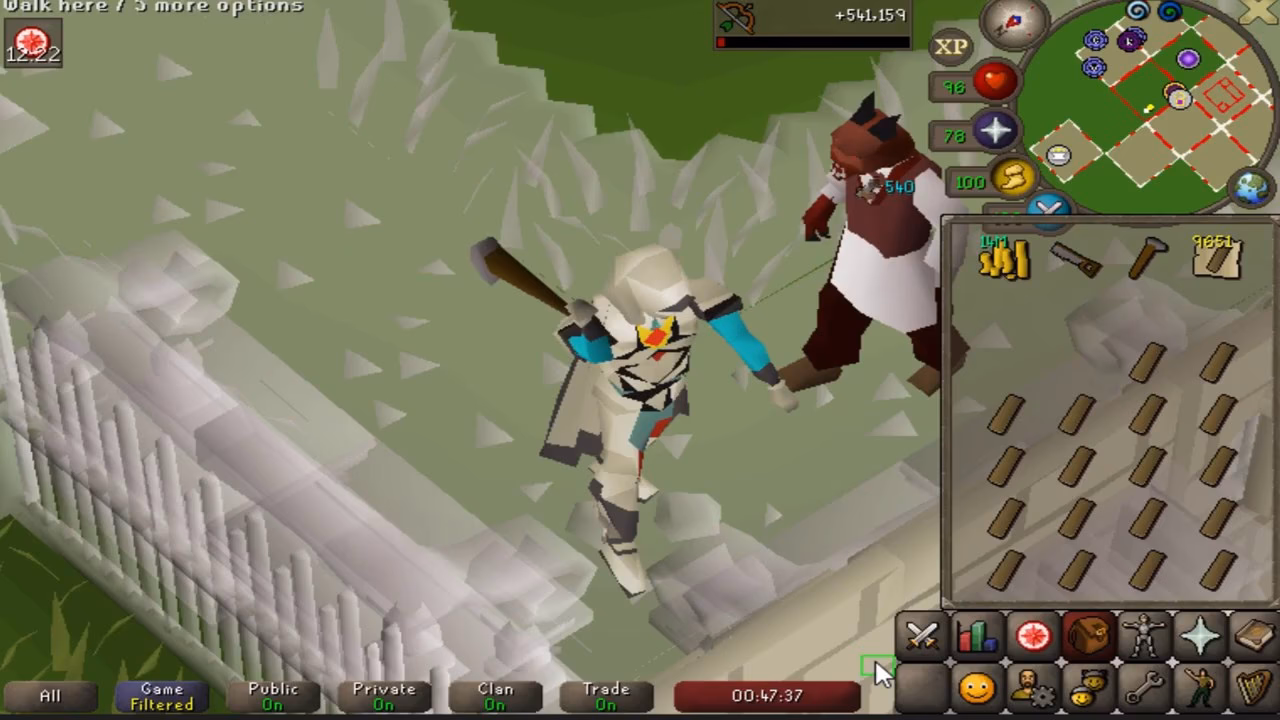Open the world map globe

tap(1250, 186)
